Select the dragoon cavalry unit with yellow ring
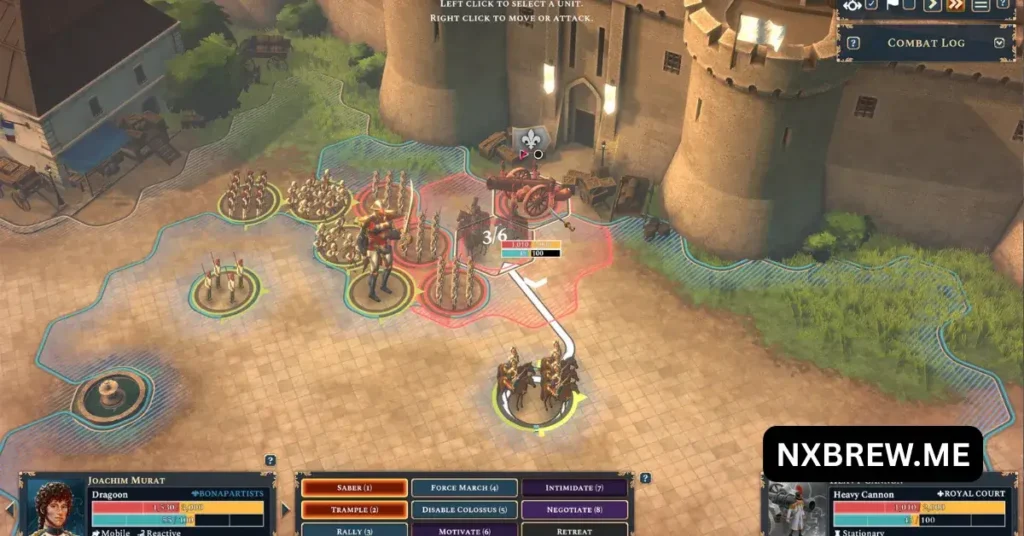 pos(540,385)
